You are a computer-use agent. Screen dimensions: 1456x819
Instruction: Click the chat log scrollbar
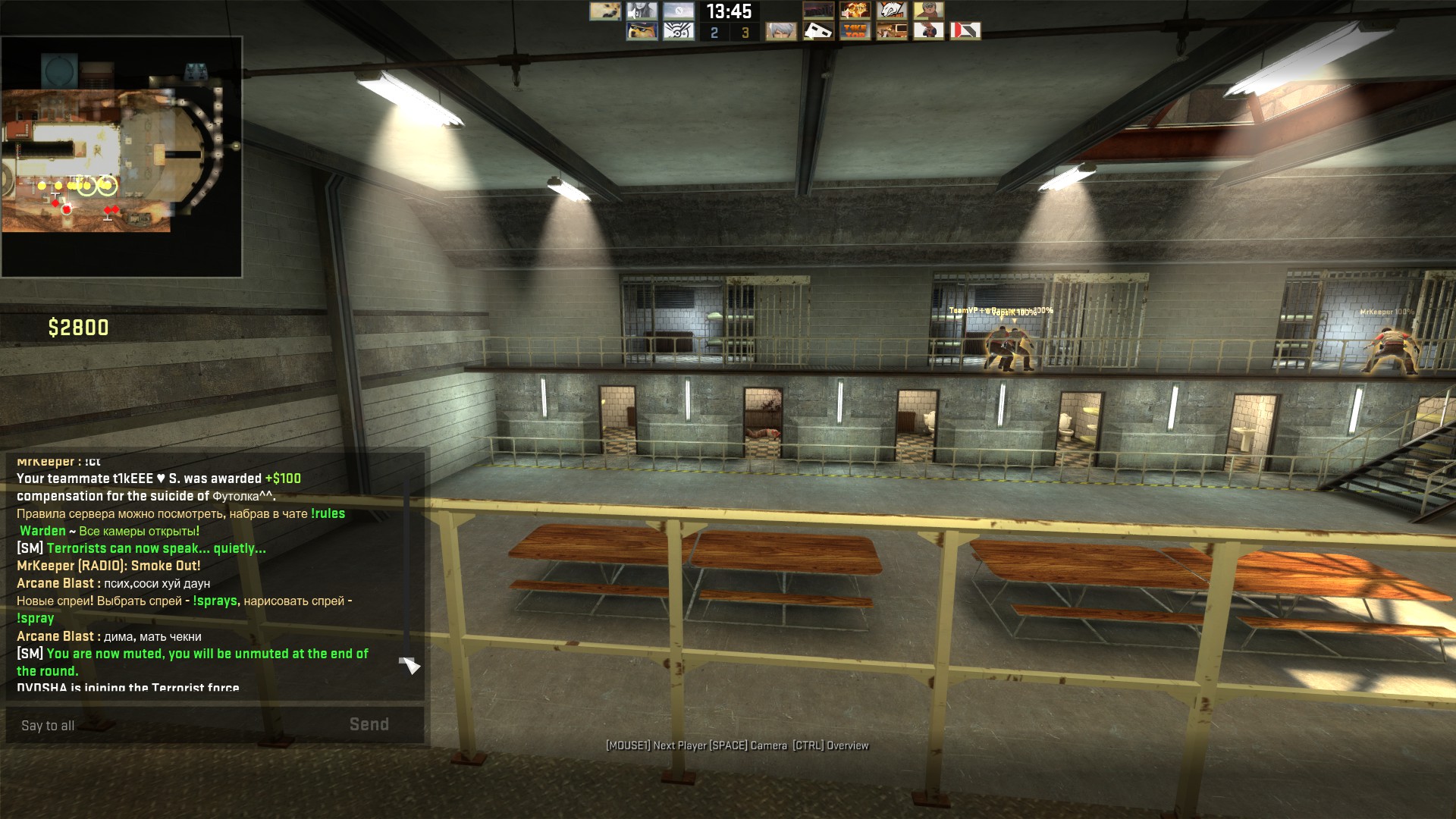point(407,569)
